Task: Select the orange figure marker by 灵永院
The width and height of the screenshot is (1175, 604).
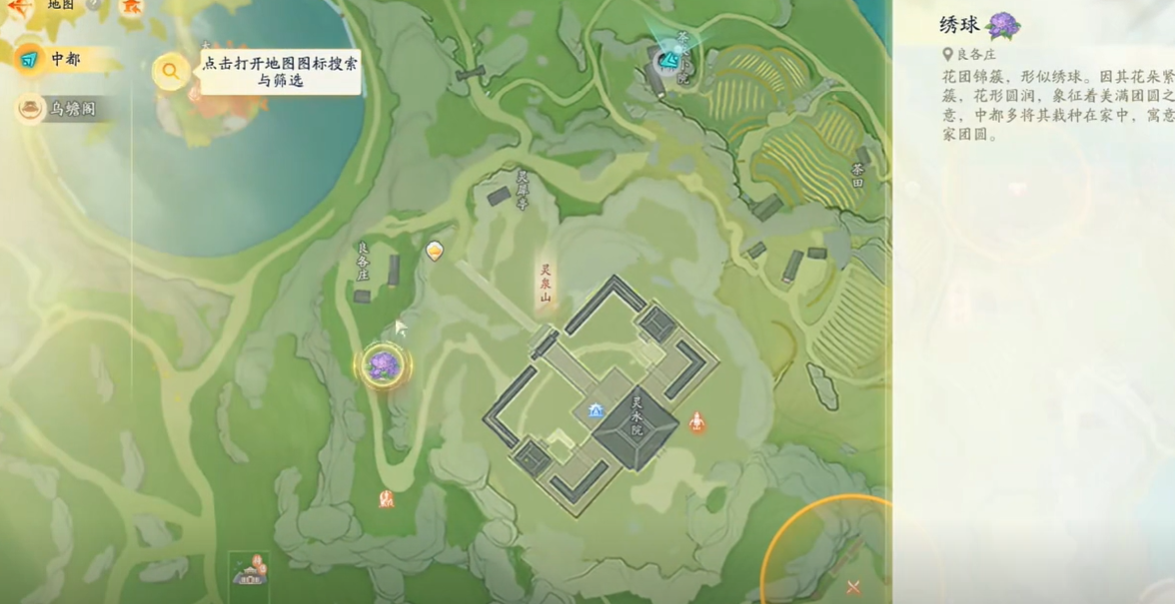Action: [x=697, y=422]
